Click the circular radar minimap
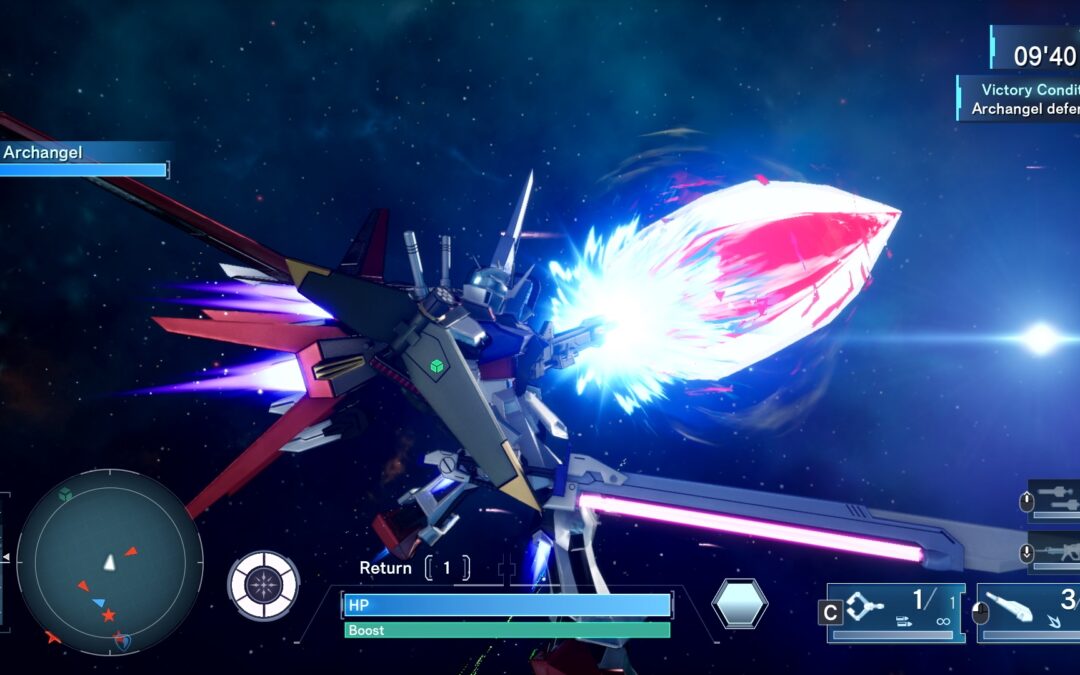This screenshot has height=675, width=1080. click(x=110, y=562)
